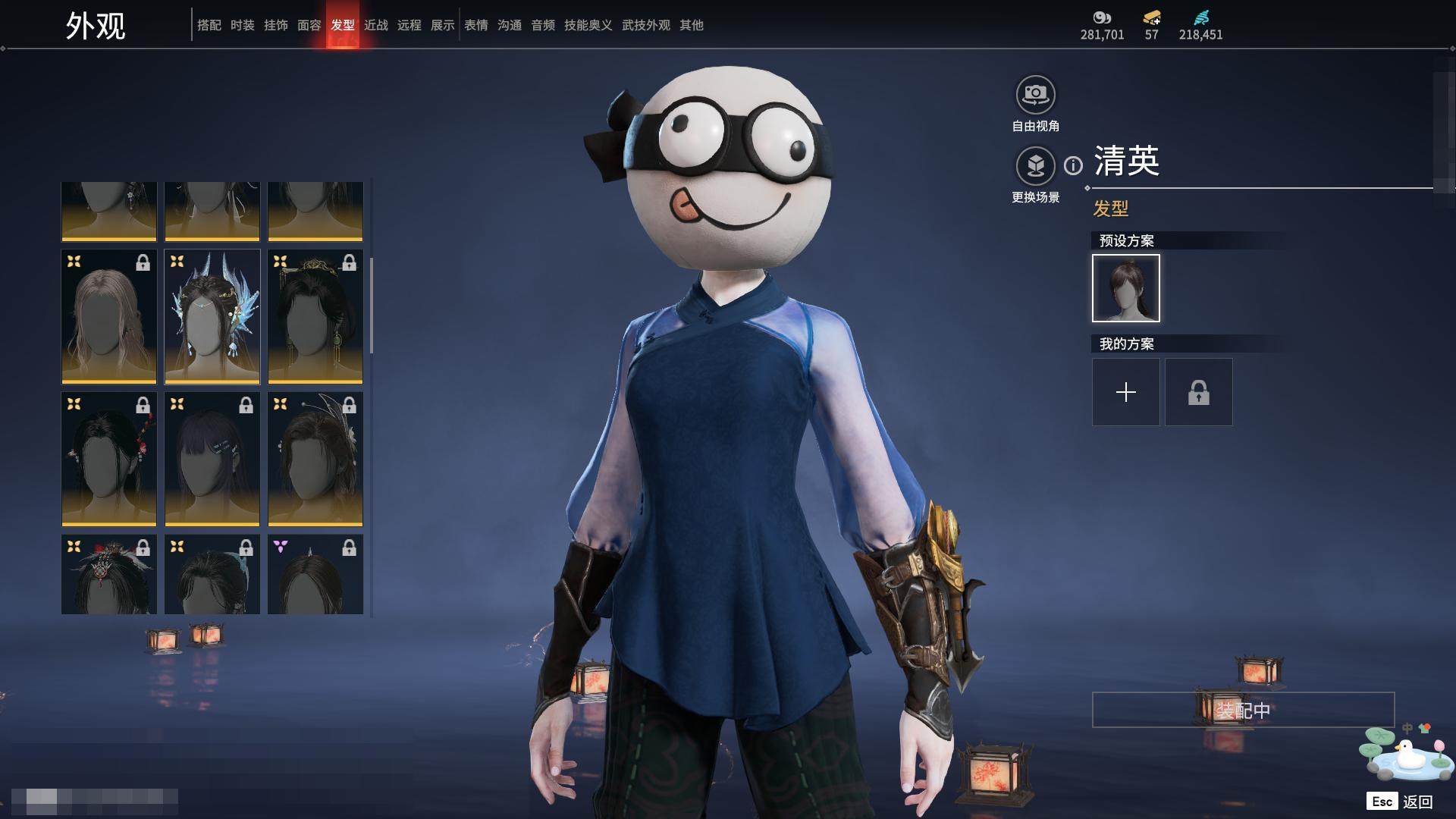
Task: Select the preset hairstyle under 预设方案
Action: (1125, 288)
